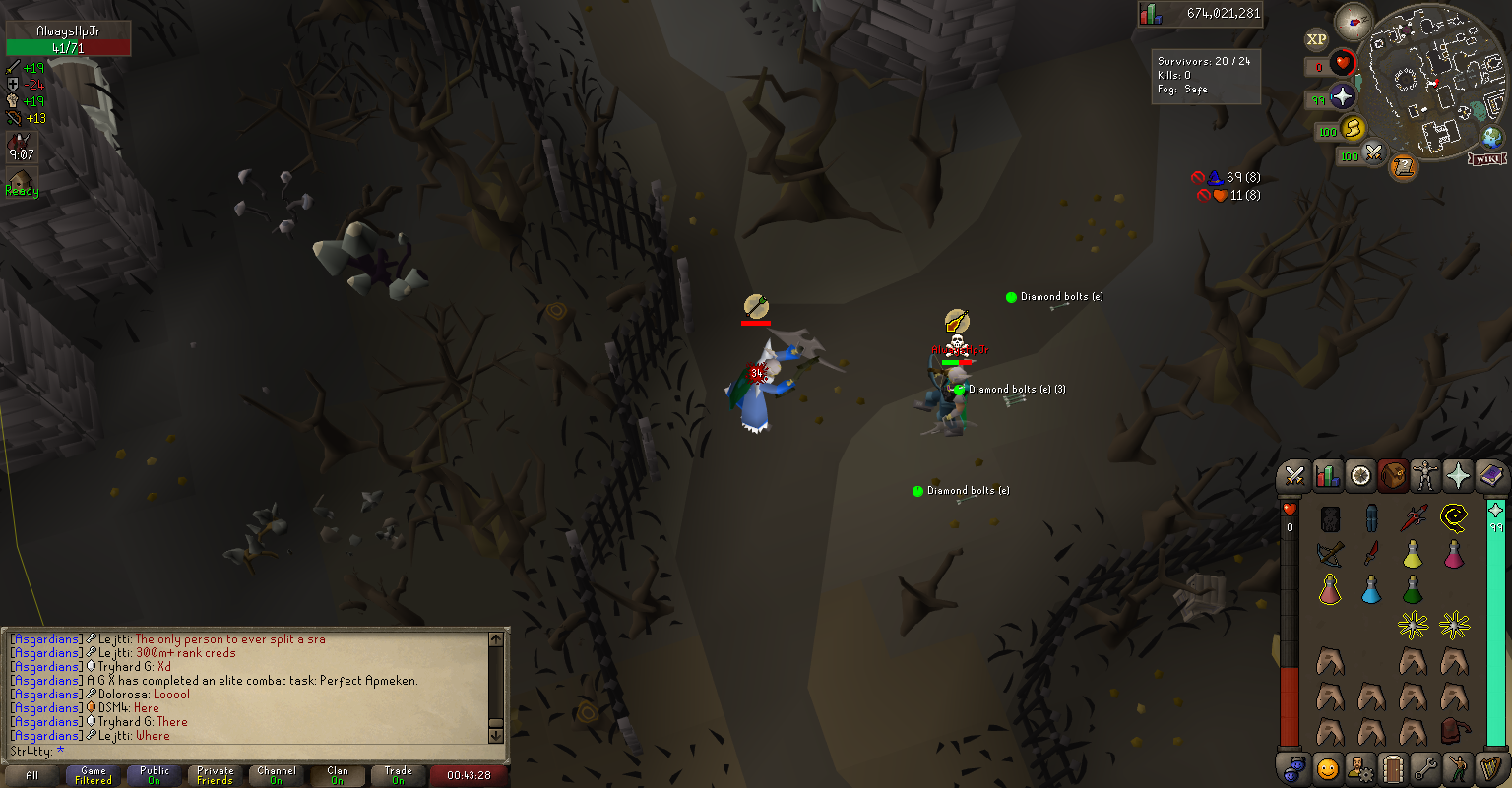
Task: Click the coiled yellow whip item
Action: (x=1454, y=517)
